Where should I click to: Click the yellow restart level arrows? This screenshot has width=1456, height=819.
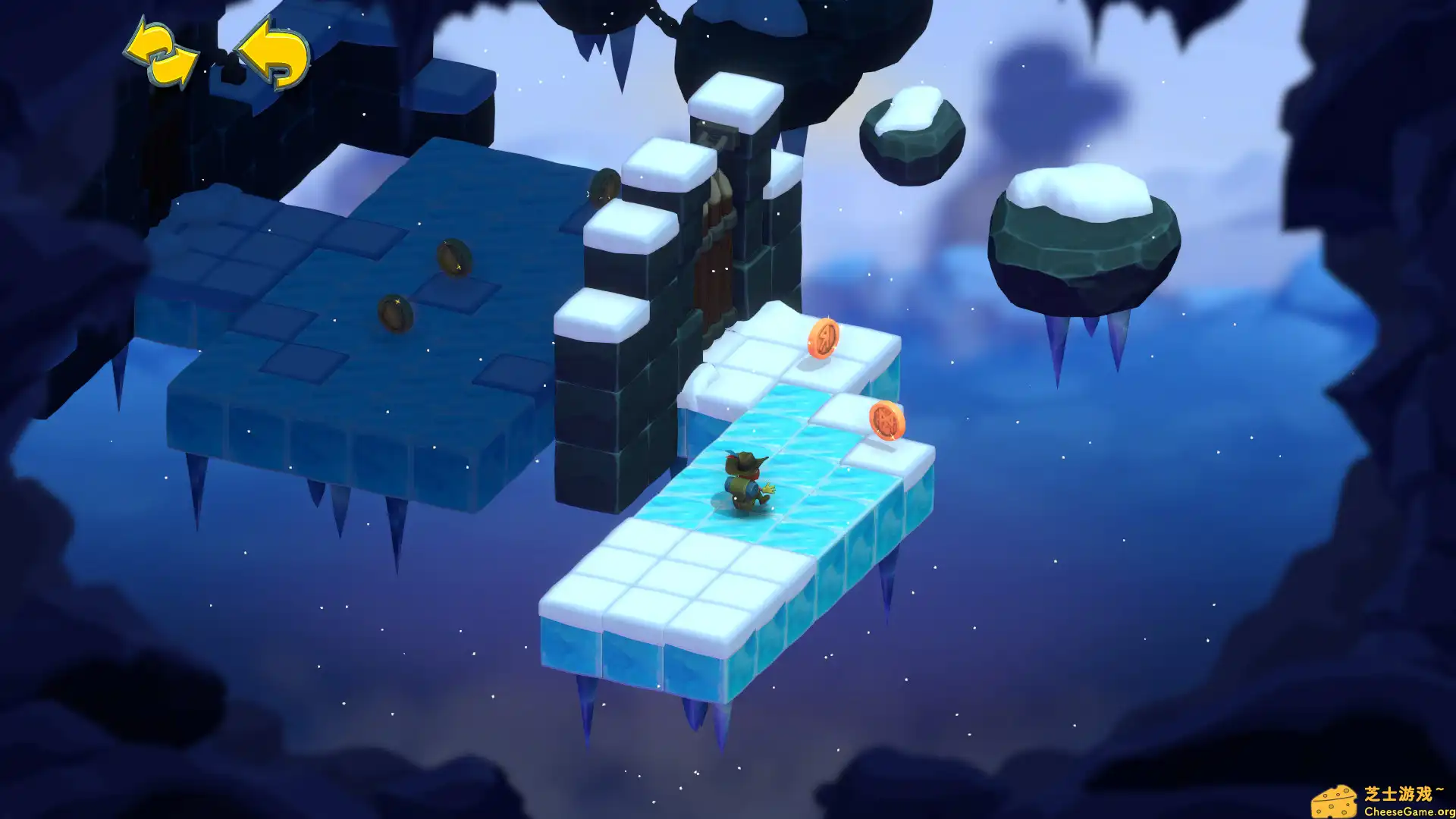pos(161,55)
